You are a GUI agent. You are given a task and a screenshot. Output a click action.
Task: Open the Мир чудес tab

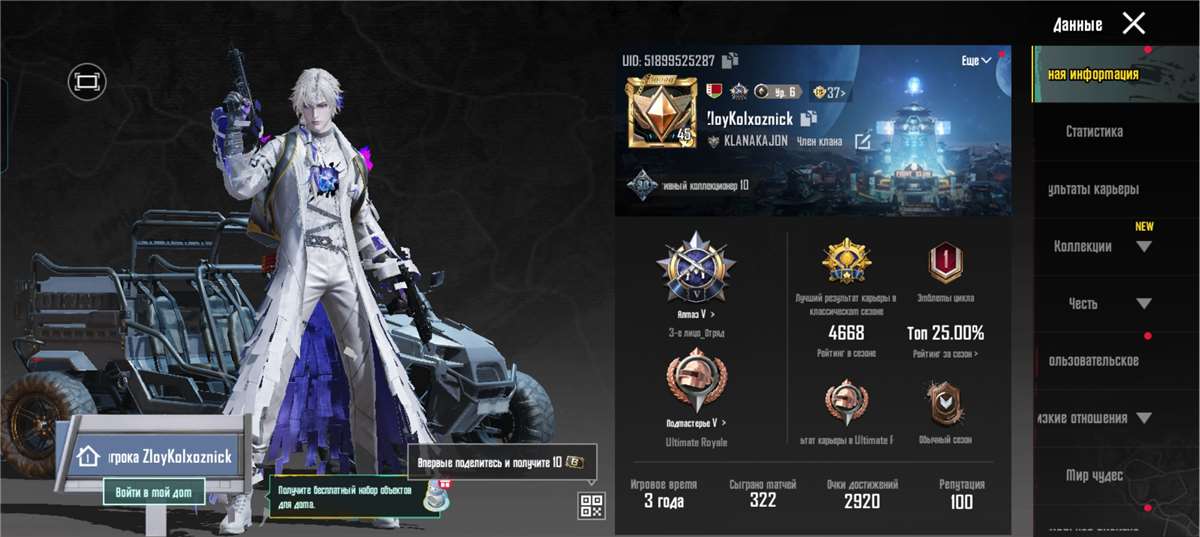(x=1094, y=476)
